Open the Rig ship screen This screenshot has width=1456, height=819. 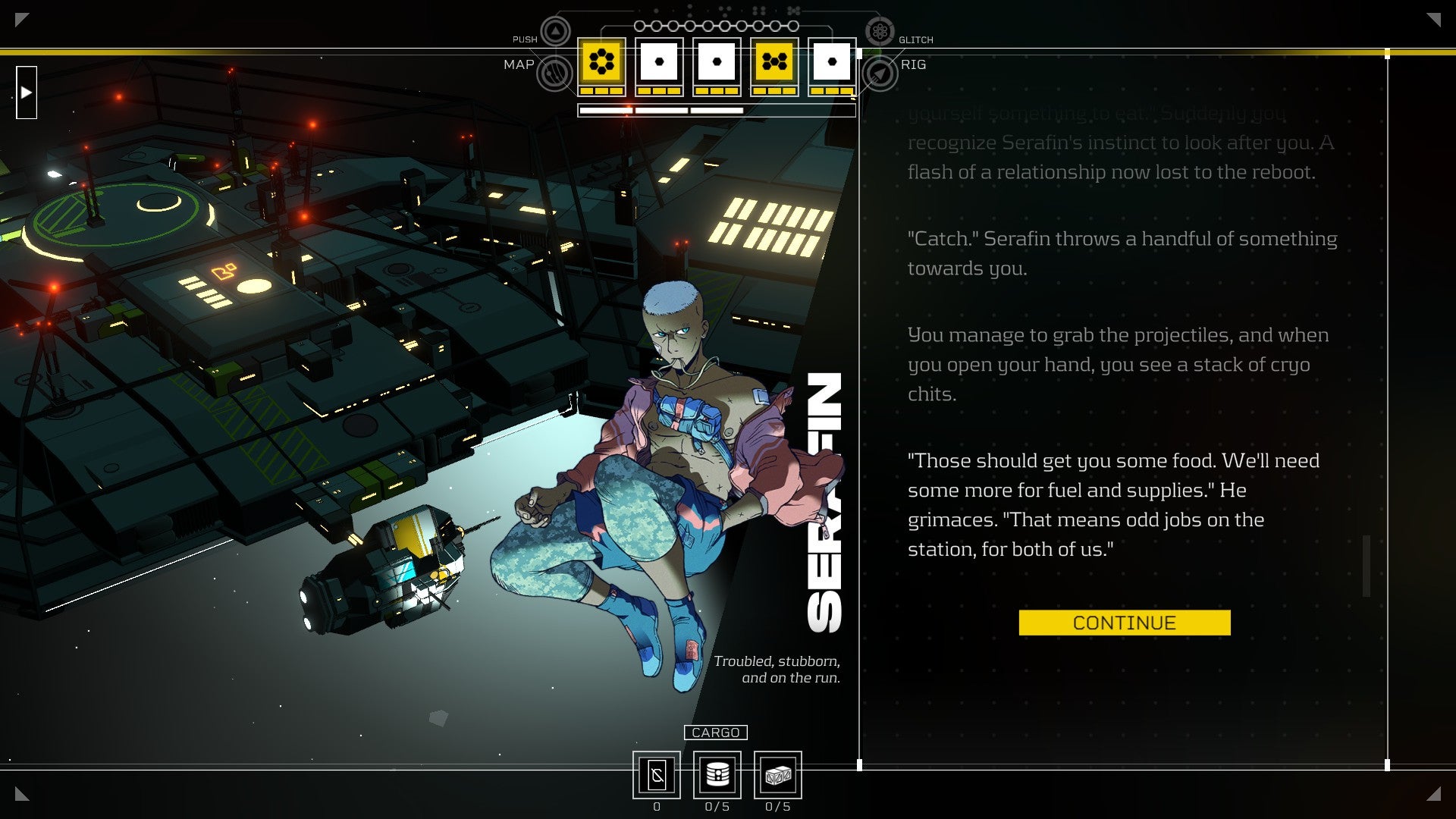pyautogui.click(x=880, y=74)
